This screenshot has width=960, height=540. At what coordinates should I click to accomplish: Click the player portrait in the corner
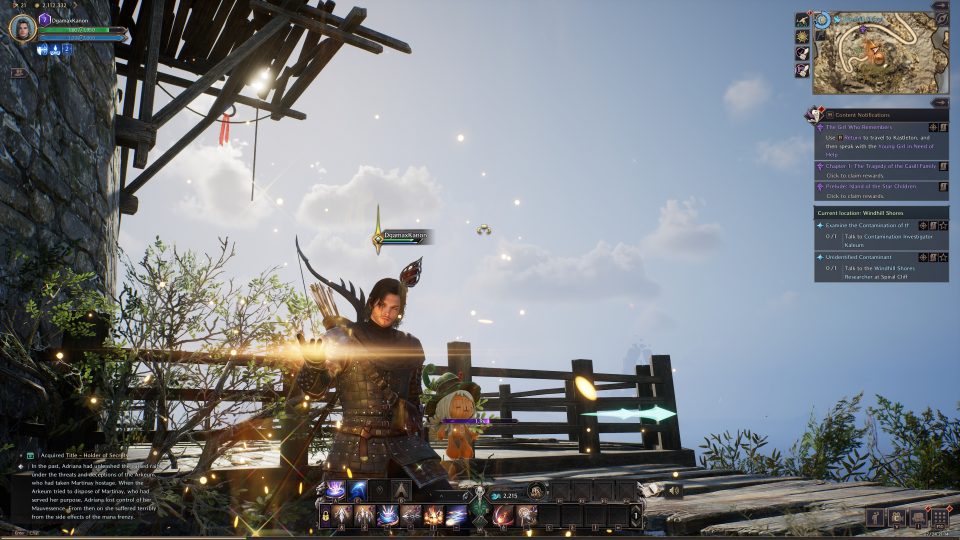22,27
